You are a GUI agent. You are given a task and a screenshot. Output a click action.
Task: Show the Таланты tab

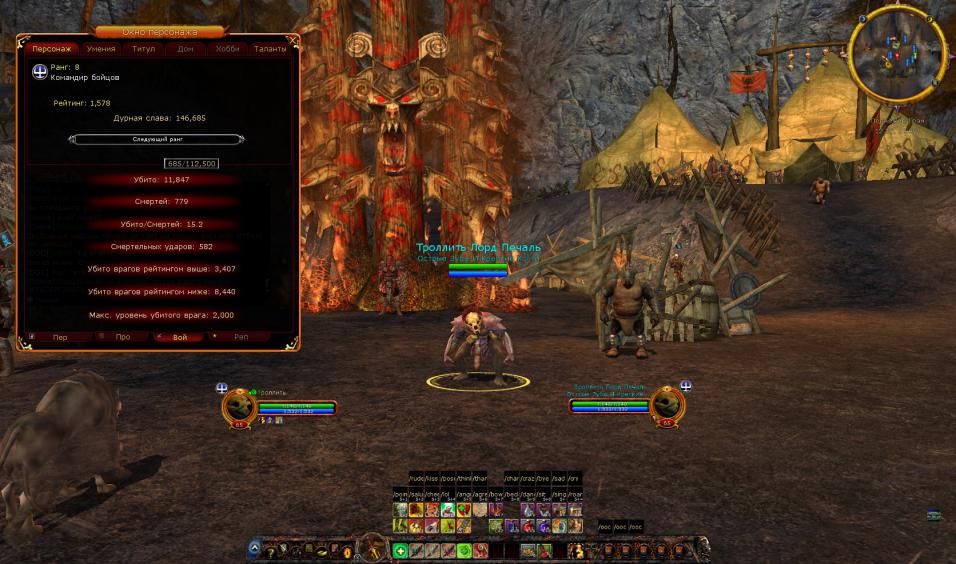pos(270,48)
